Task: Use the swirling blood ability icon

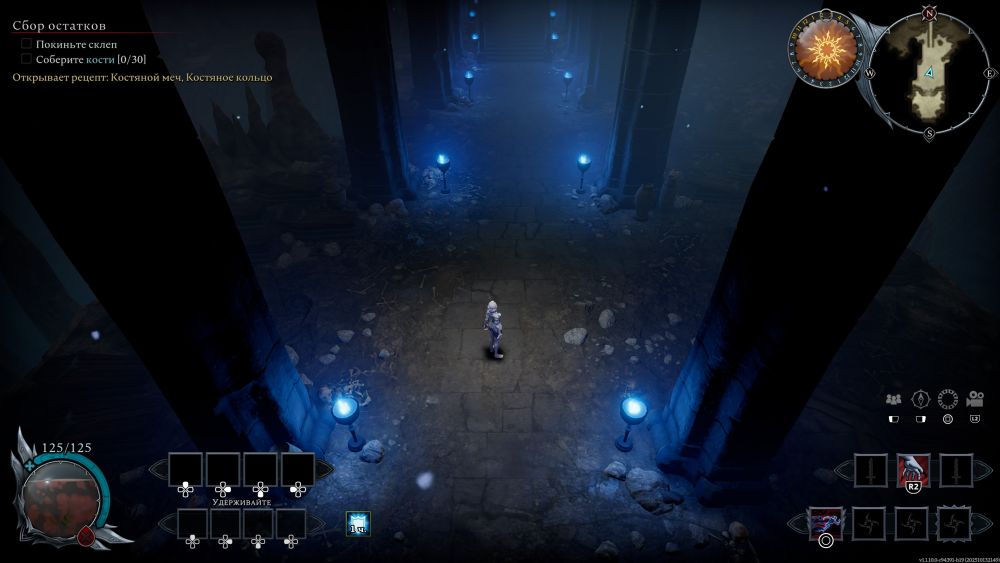Action: (826, 520)
